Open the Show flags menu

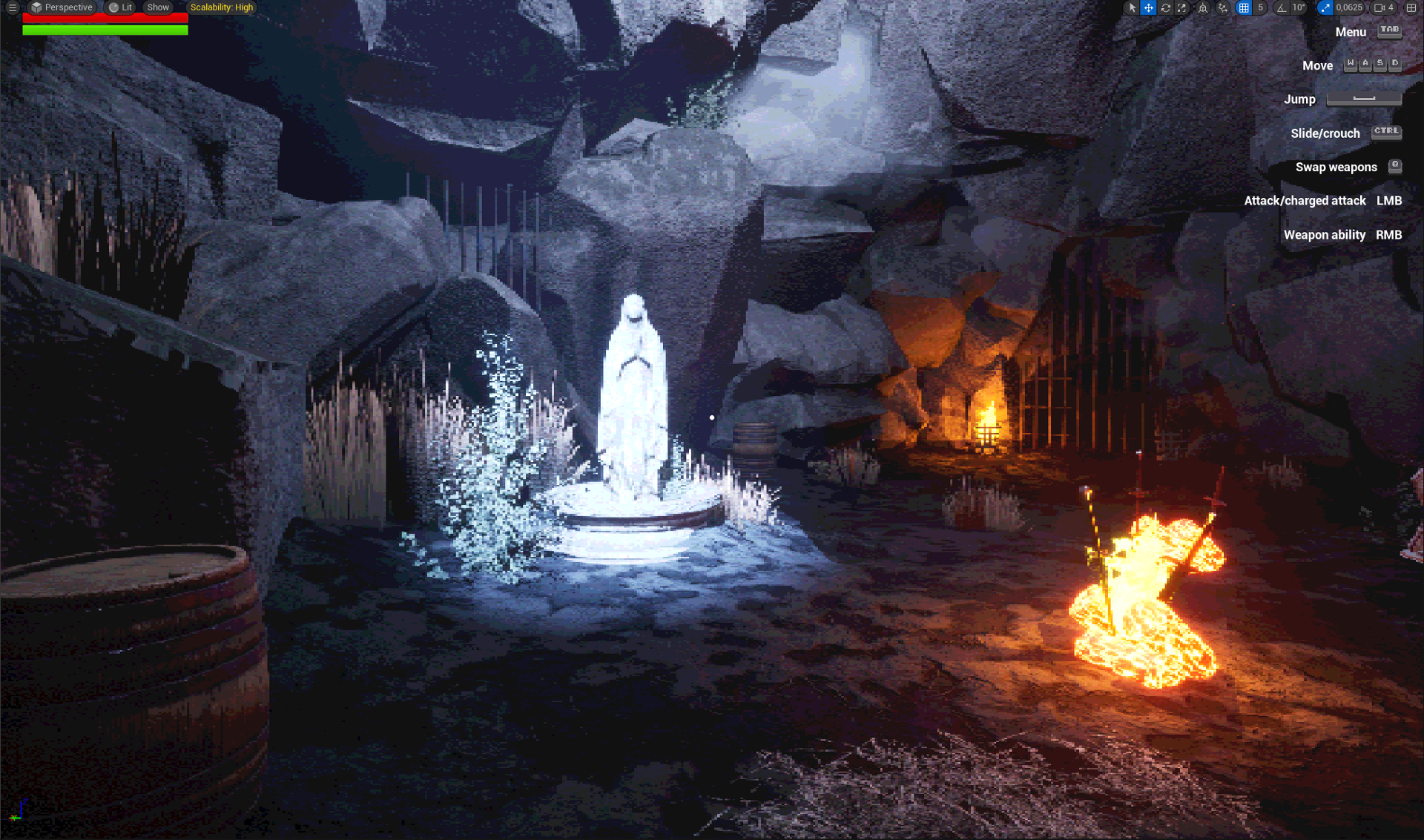(157, 7)
